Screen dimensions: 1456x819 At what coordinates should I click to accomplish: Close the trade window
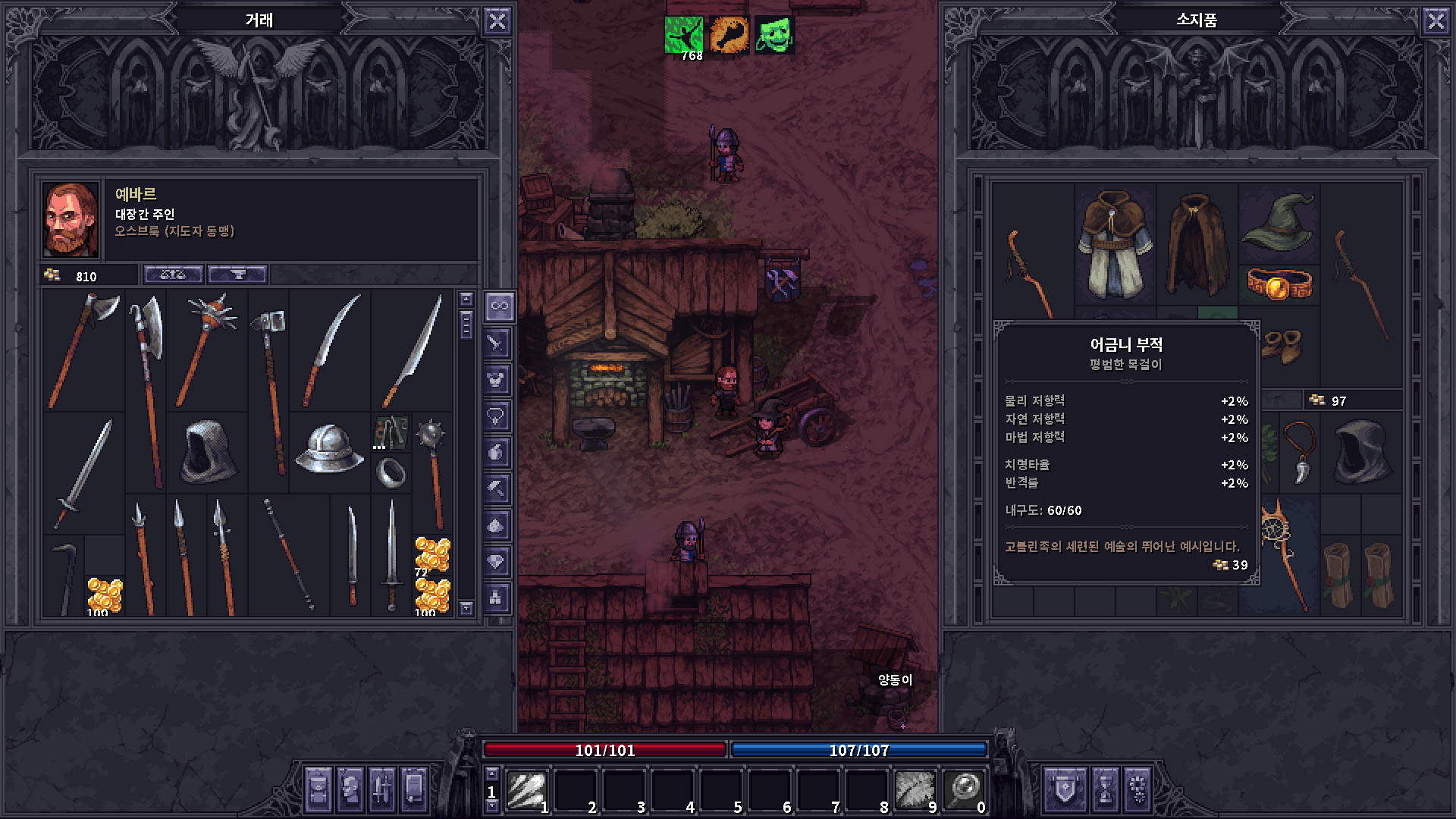point(497,21)
